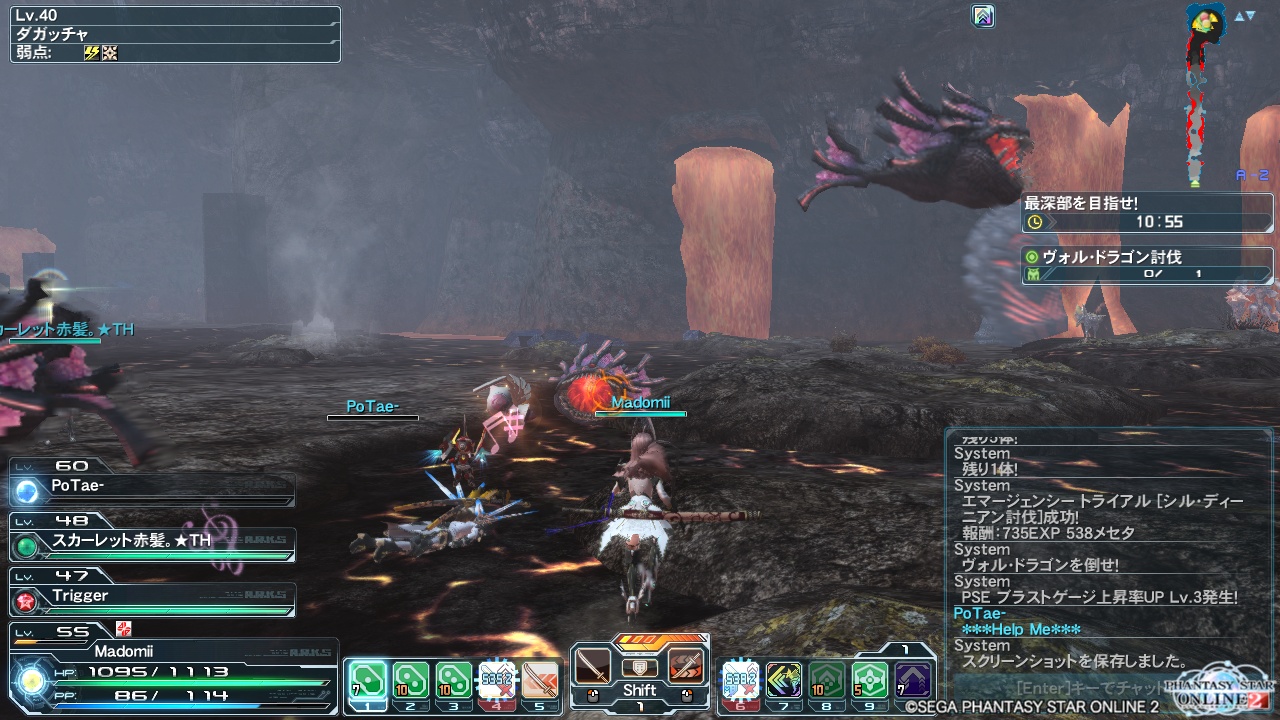Toggle the minimap size arrows
Viewport: 1280px width, 720px height.
[x=1244, y=16]
